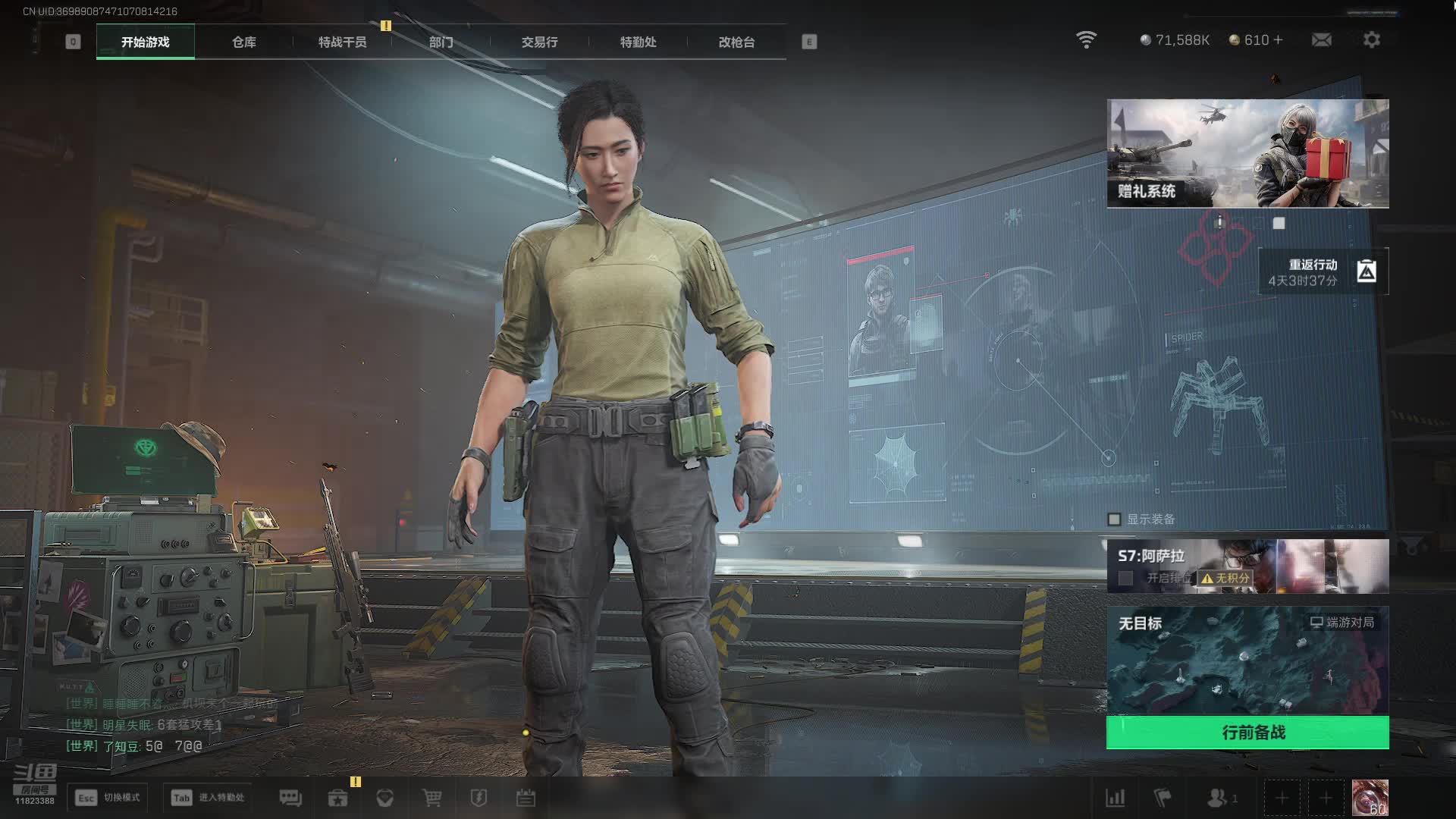
Task: Toggle the 显示装备 show equipment checkbox
Action: 1114,519
